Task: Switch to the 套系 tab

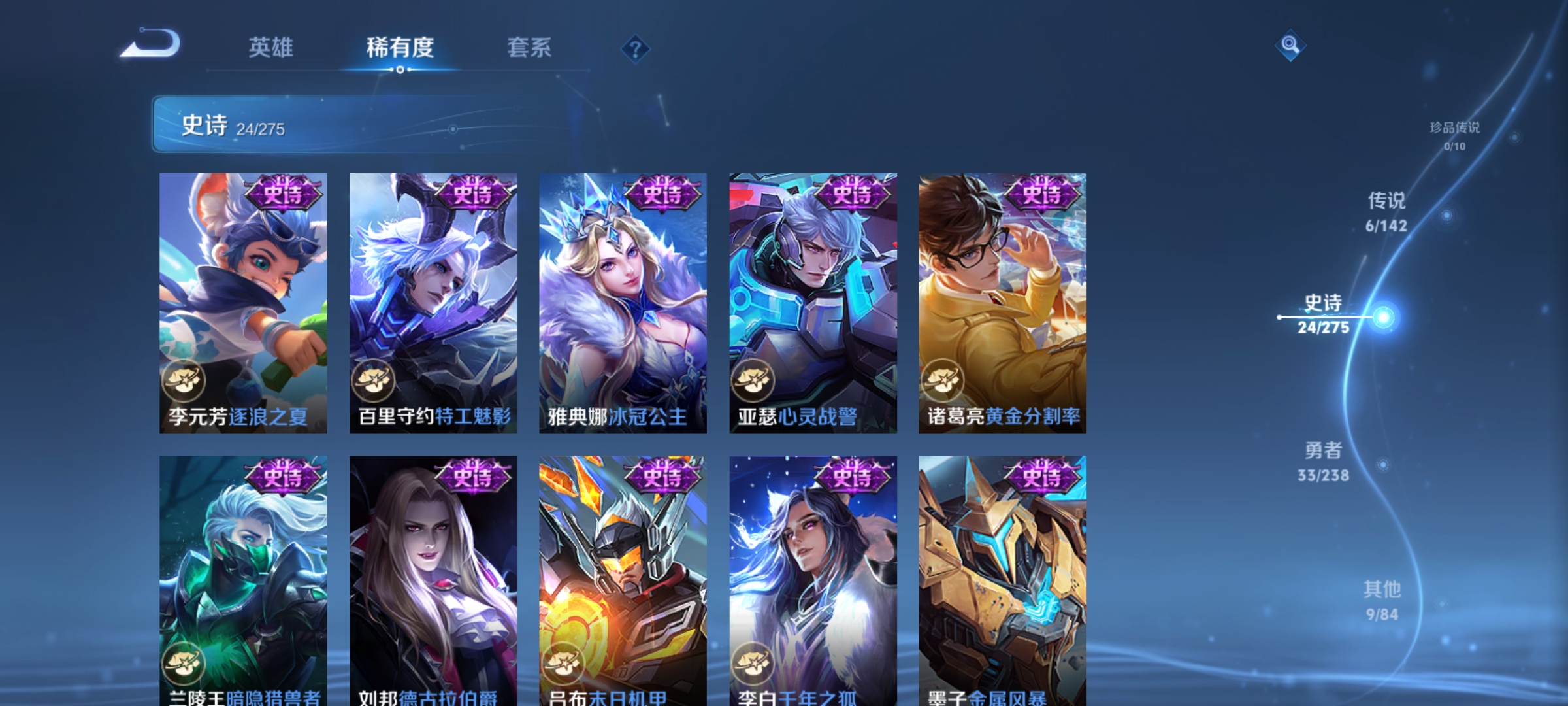Action: pos(530,47)
